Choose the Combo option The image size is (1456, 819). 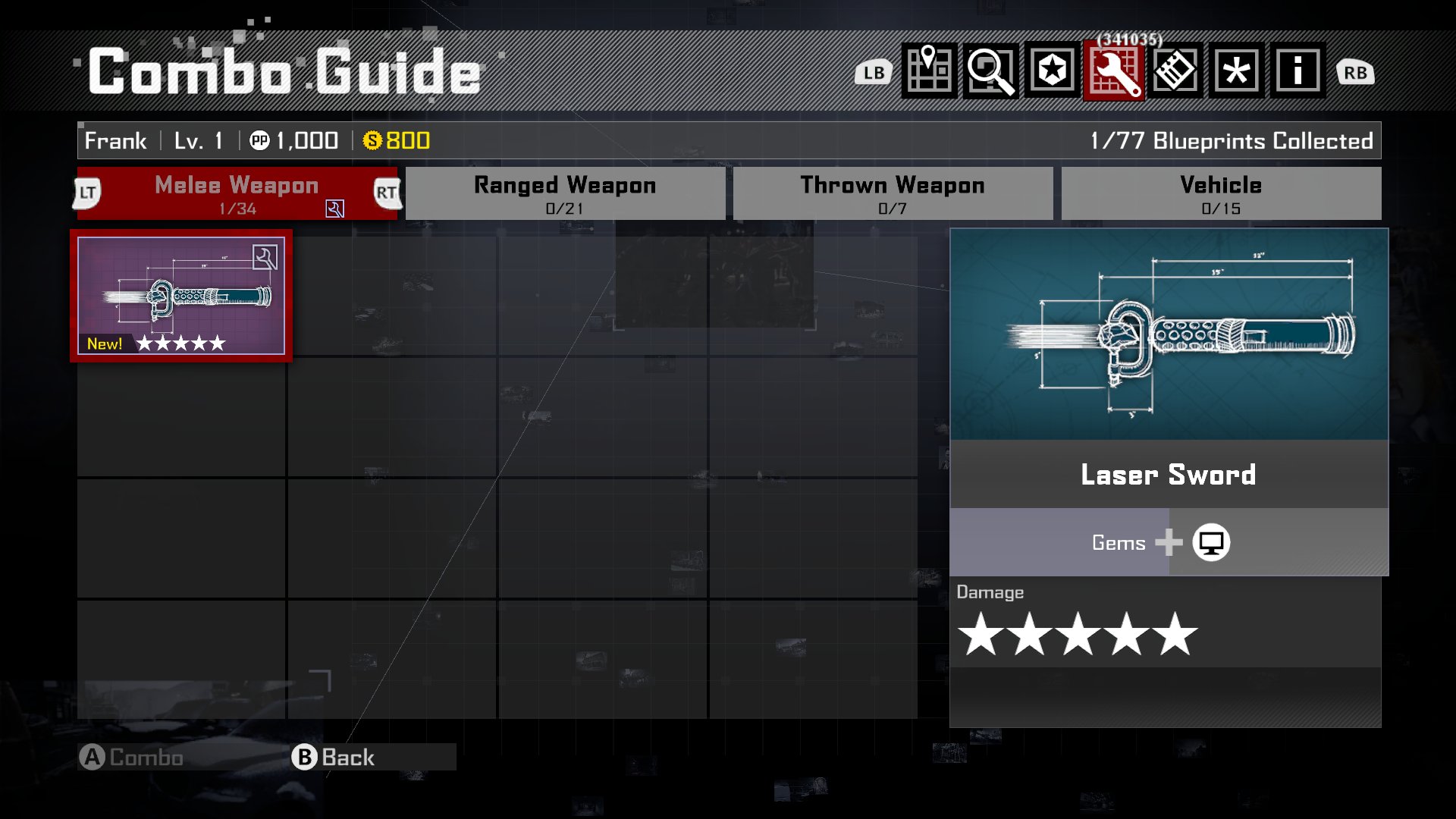point(133,757)
